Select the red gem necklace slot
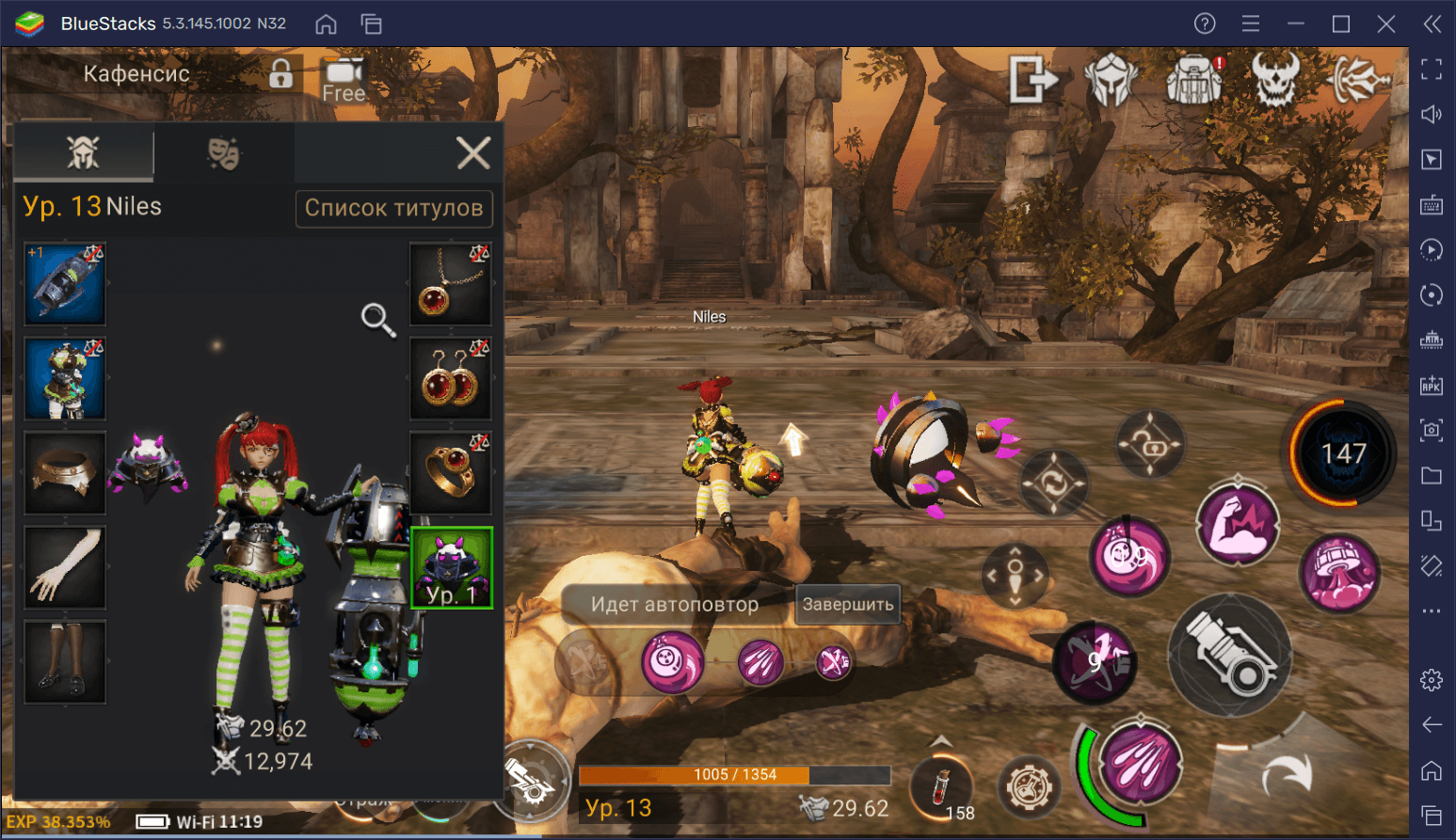Image resolution: width=1456 pixels, height=840 pixels. 451,284
